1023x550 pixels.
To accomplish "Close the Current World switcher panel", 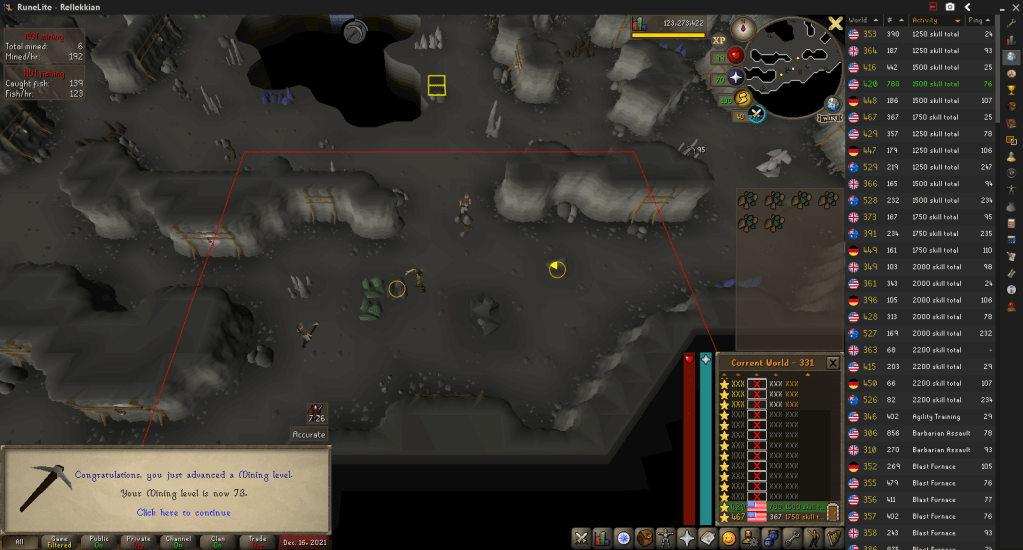I will pos(832,362).
